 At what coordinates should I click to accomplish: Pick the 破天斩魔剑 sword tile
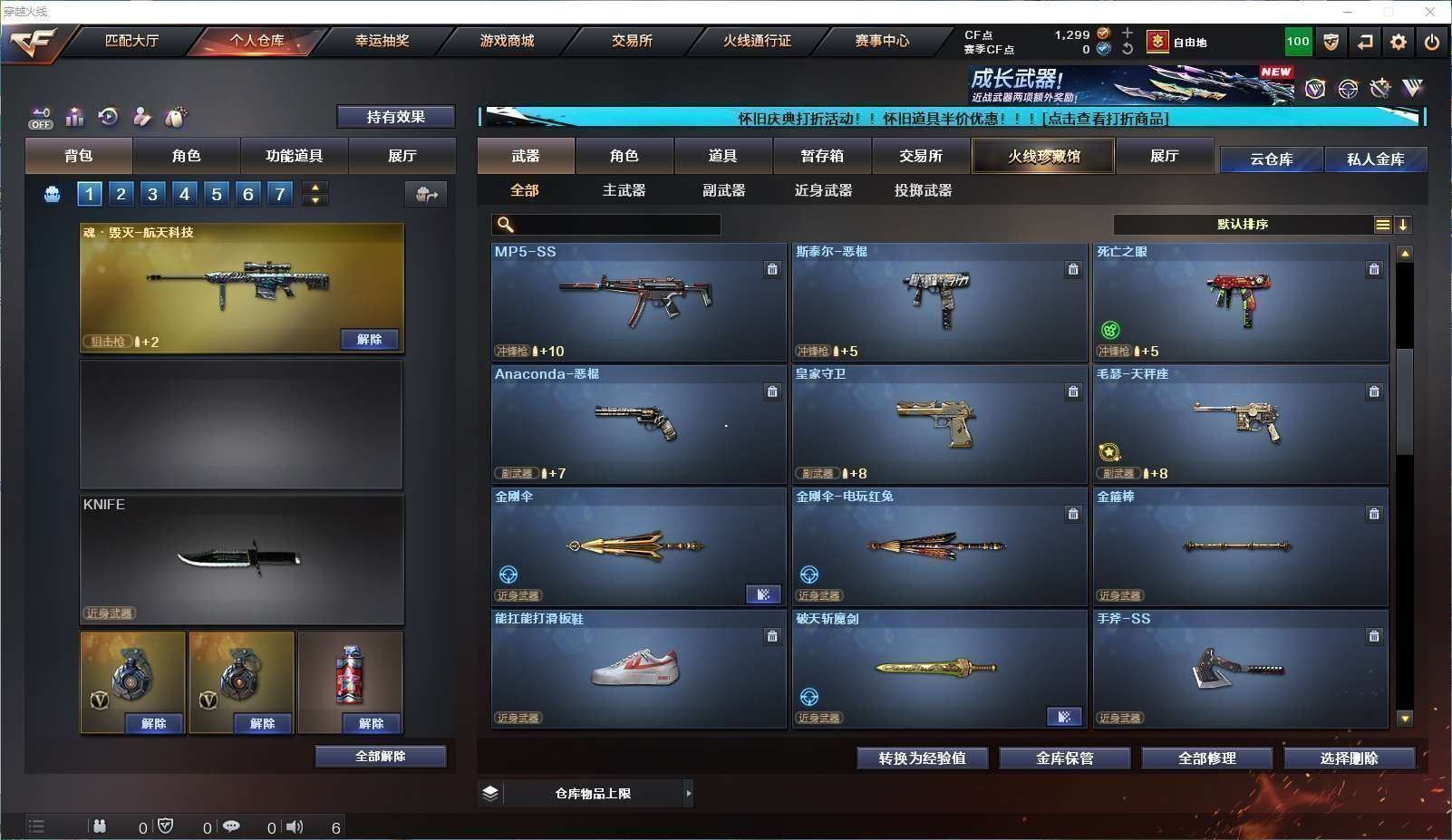tap(939, 669)
